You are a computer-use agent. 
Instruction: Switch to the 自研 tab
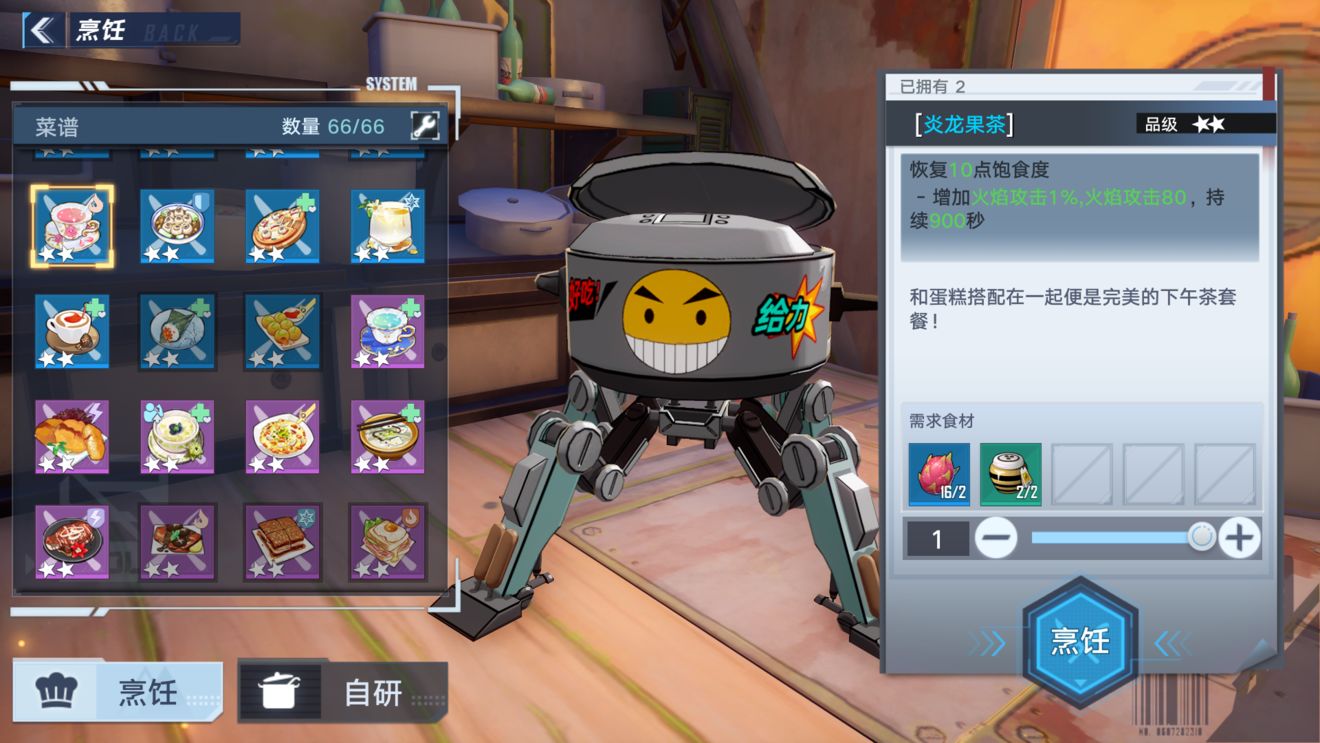point(342,691)
